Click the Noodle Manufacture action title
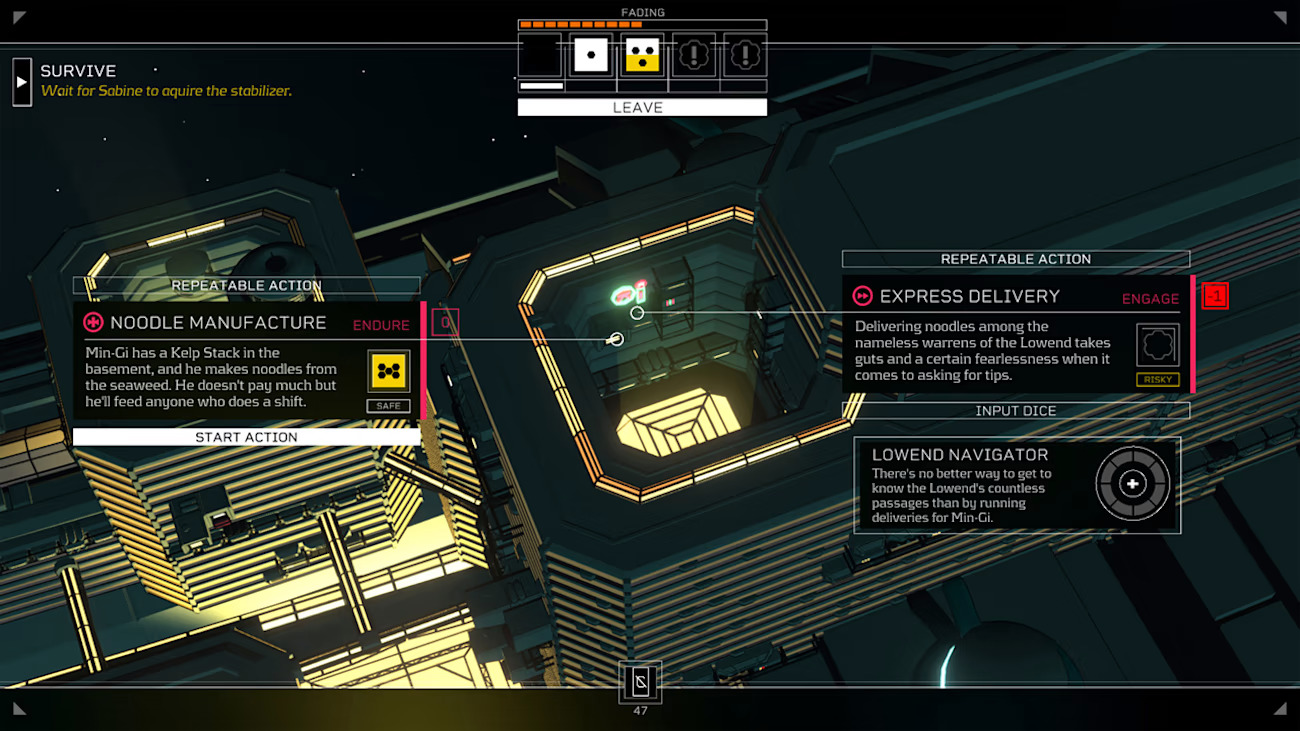The width and height of the screenshot is (1300, 731). point(218,323)
